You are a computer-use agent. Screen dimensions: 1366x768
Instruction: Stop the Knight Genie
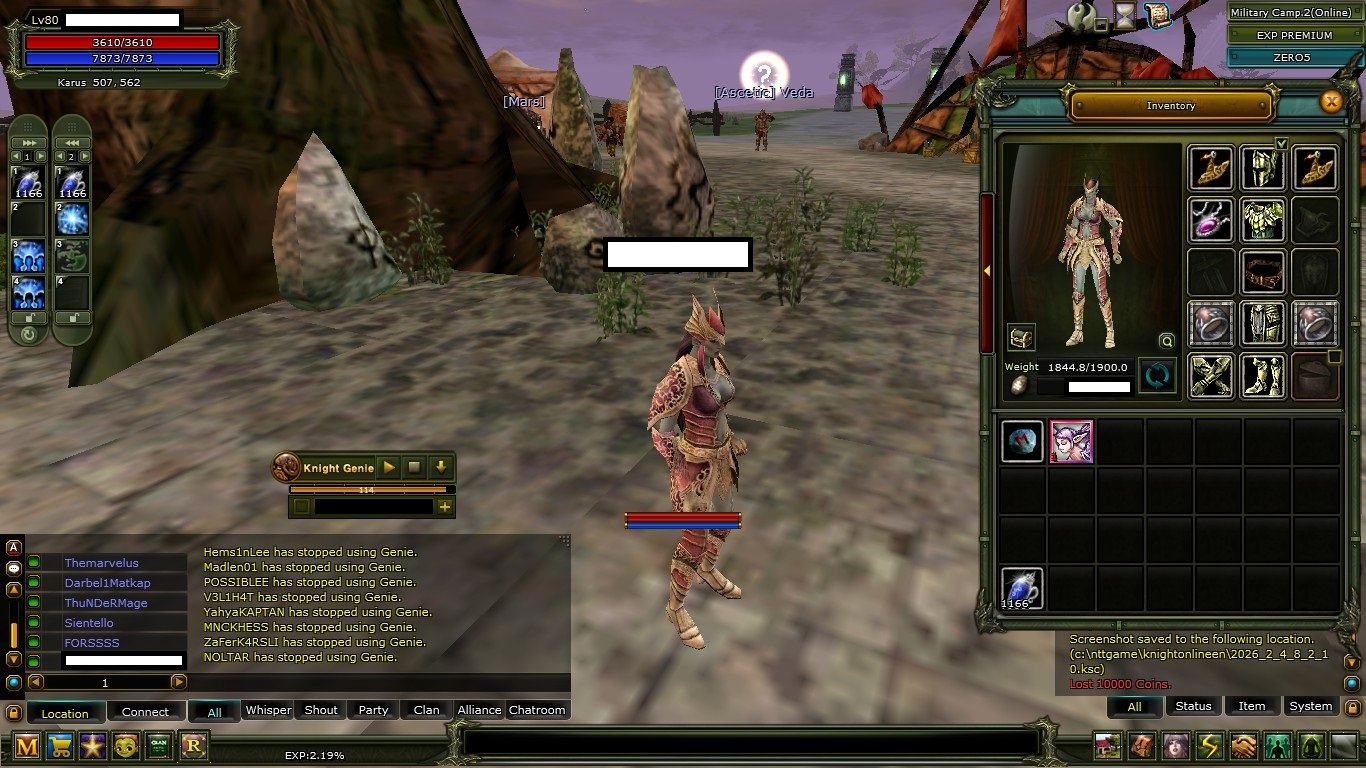coord(414,467)
